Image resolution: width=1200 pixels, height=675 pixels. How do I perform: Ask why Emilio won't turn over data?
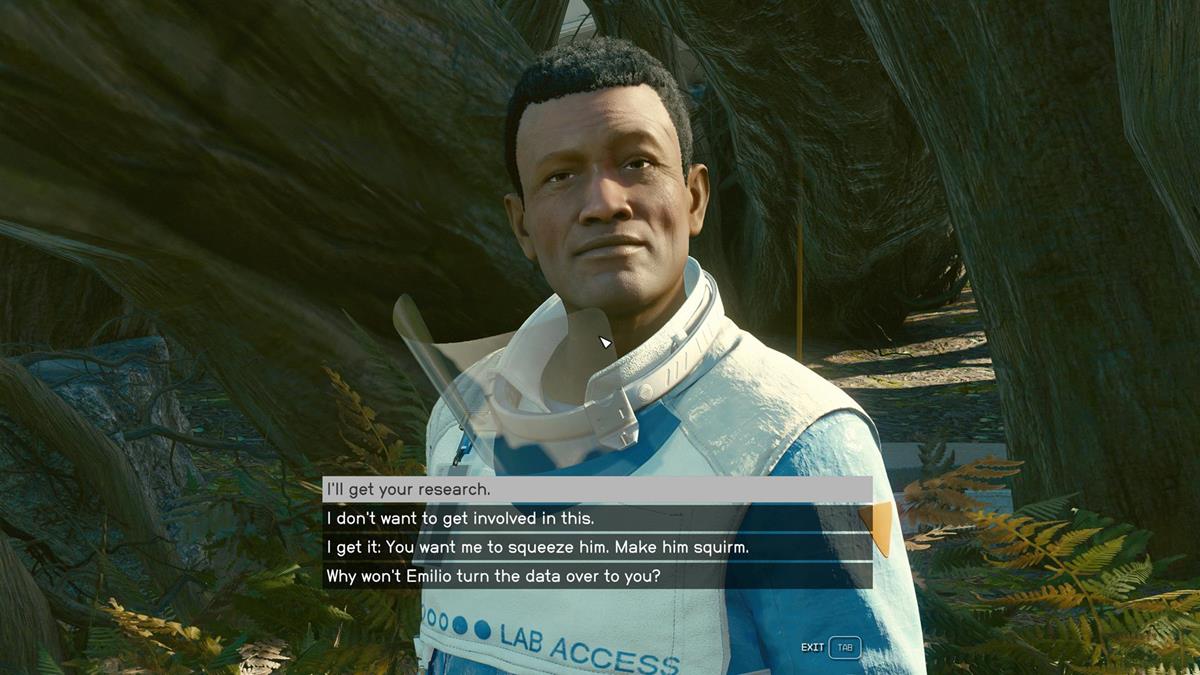pyautogui.click(x=597, y=576)
